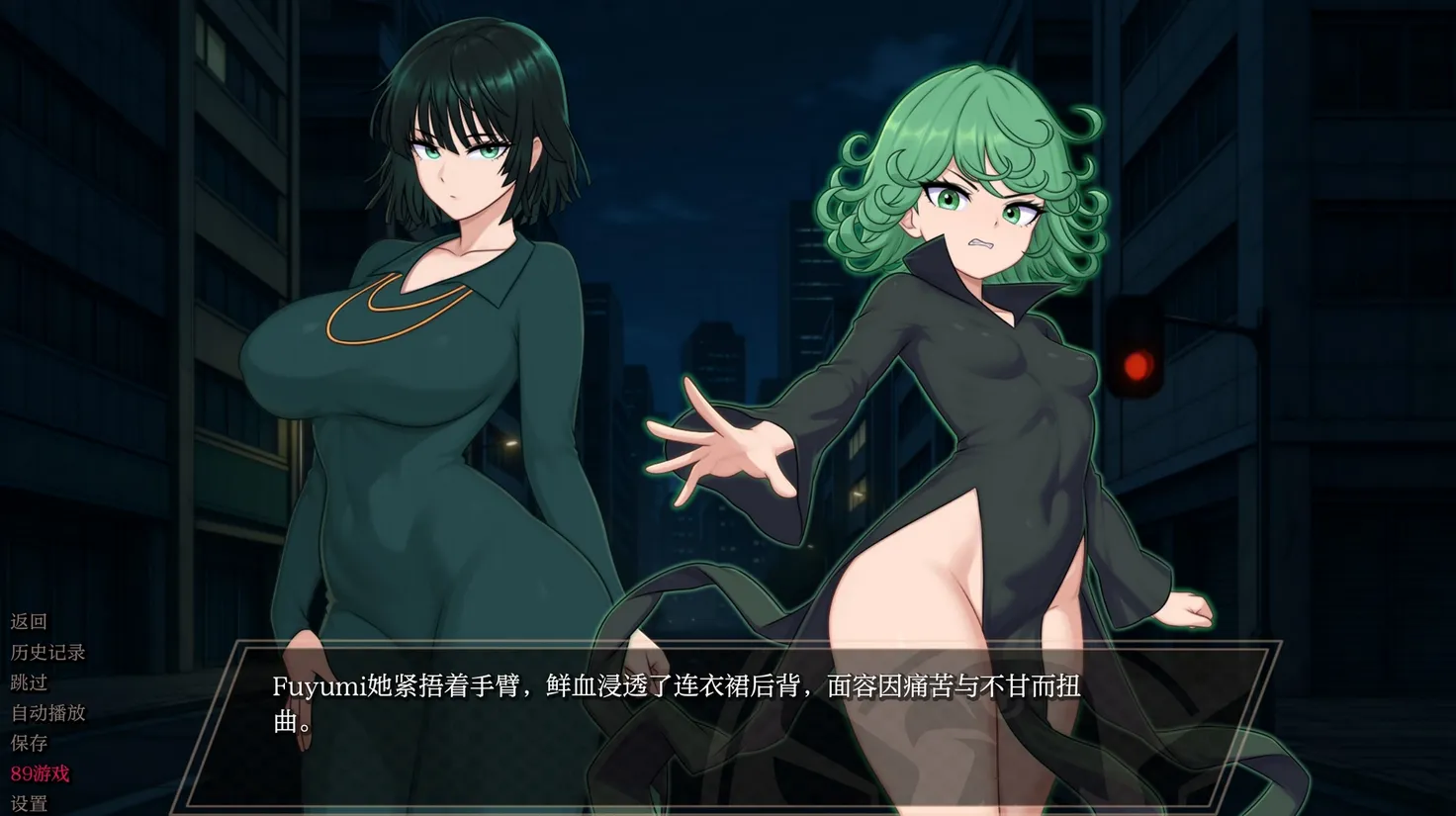Advance the dialogue text box
1456x816 pixels.
pos(728,722)
